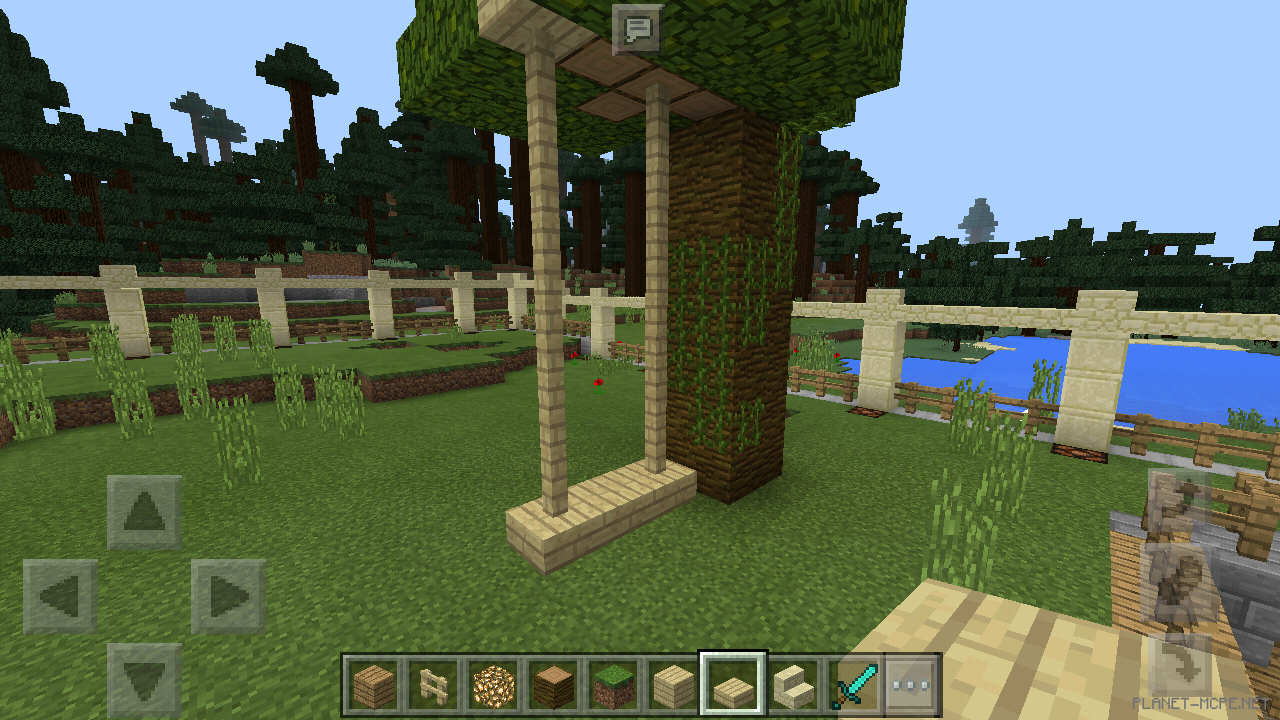The width and height of the screenshot is (1280, 720).
Task: Click the PLANET-MCPE.NET watermark text
Action: 1201,700
